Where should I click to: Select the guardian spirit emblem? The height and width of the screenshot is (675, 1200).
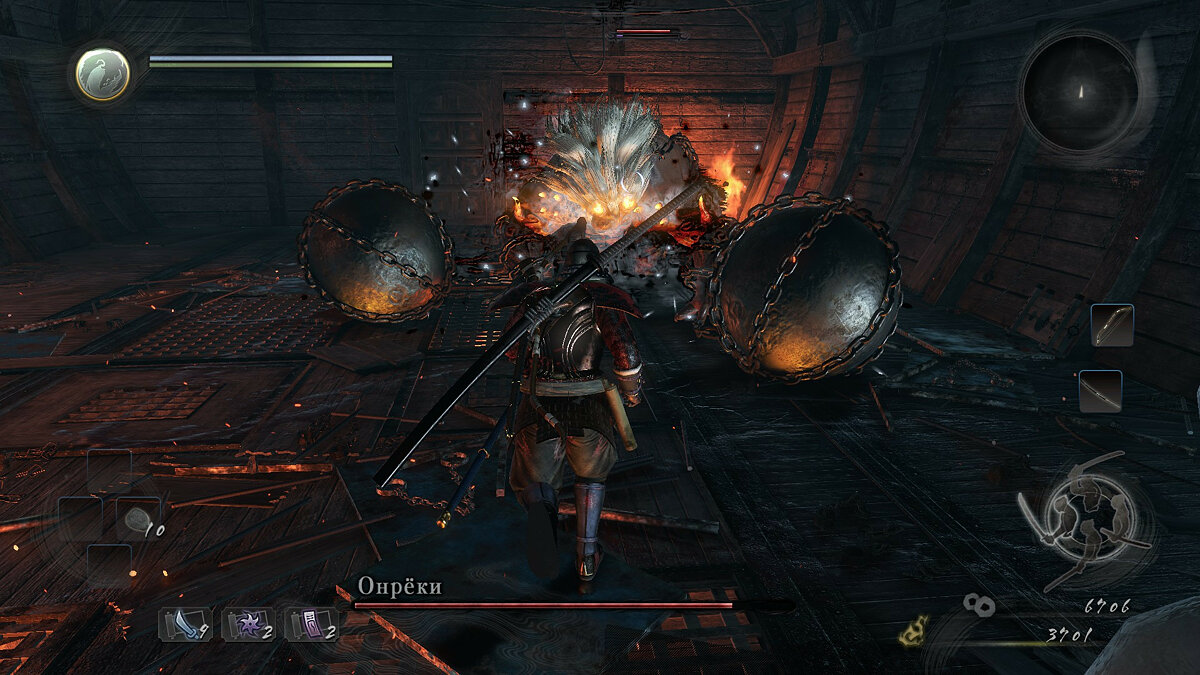pyautogui.click(x=103, y=75)
